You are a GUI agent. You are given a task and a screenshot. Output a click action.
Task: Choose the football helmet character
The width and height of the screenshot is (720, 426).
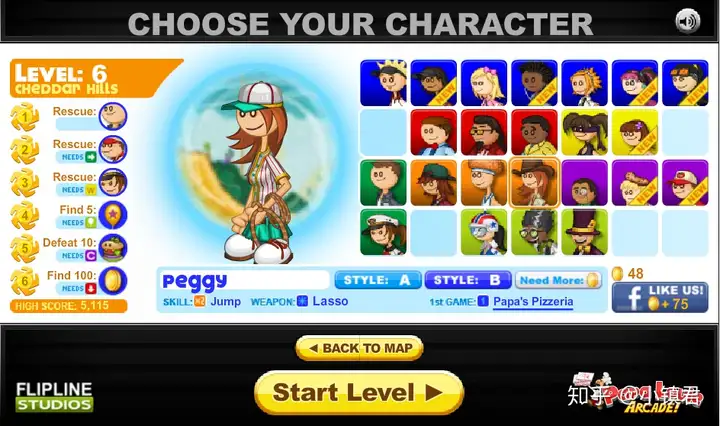tap(484, 232)
